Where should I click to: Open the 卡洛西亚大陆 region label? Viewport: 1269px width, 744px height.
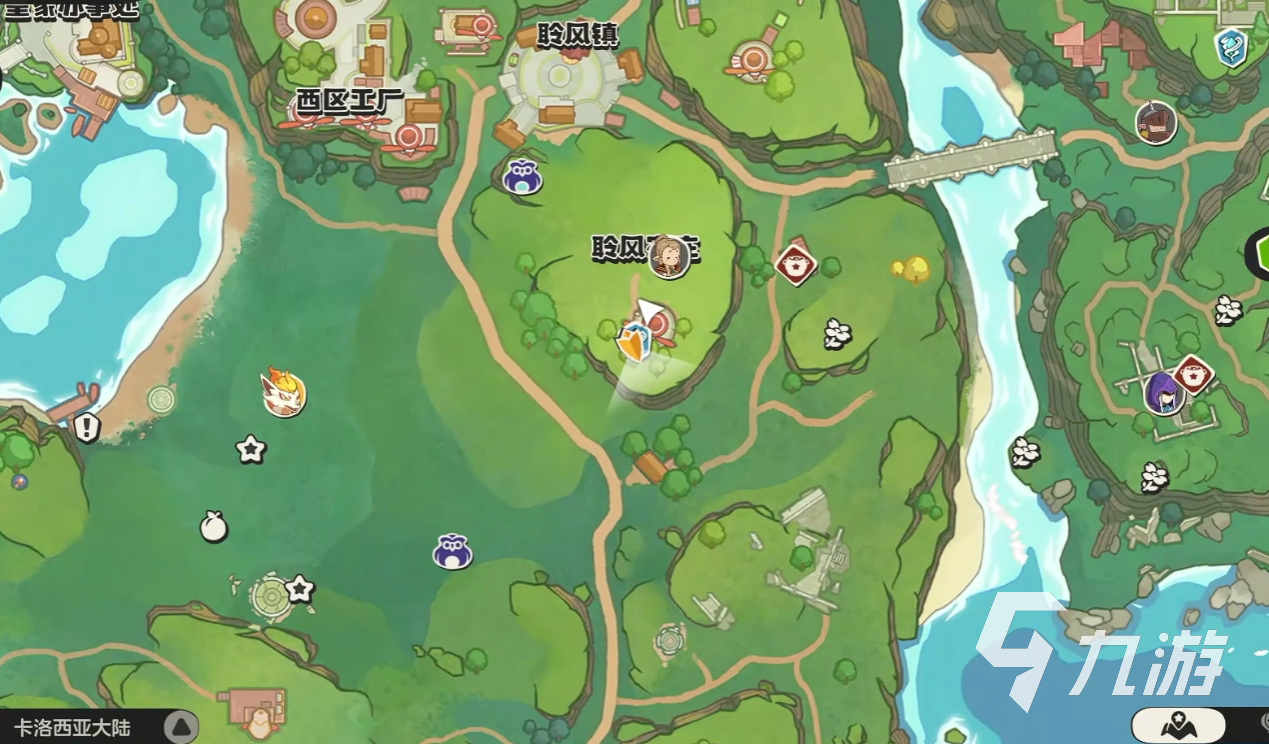(72, 727)
